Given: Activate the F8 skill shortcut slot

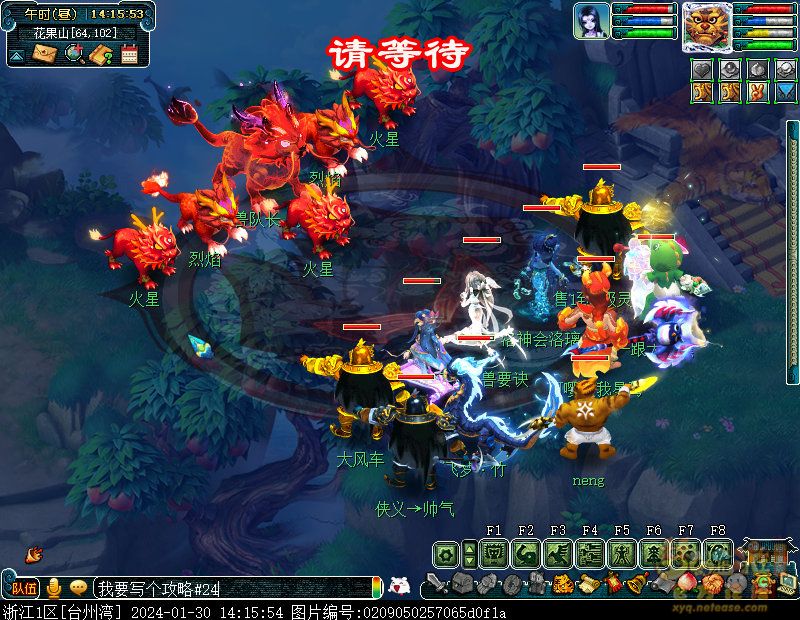Looking at the screenshot, I should point(718,553).
